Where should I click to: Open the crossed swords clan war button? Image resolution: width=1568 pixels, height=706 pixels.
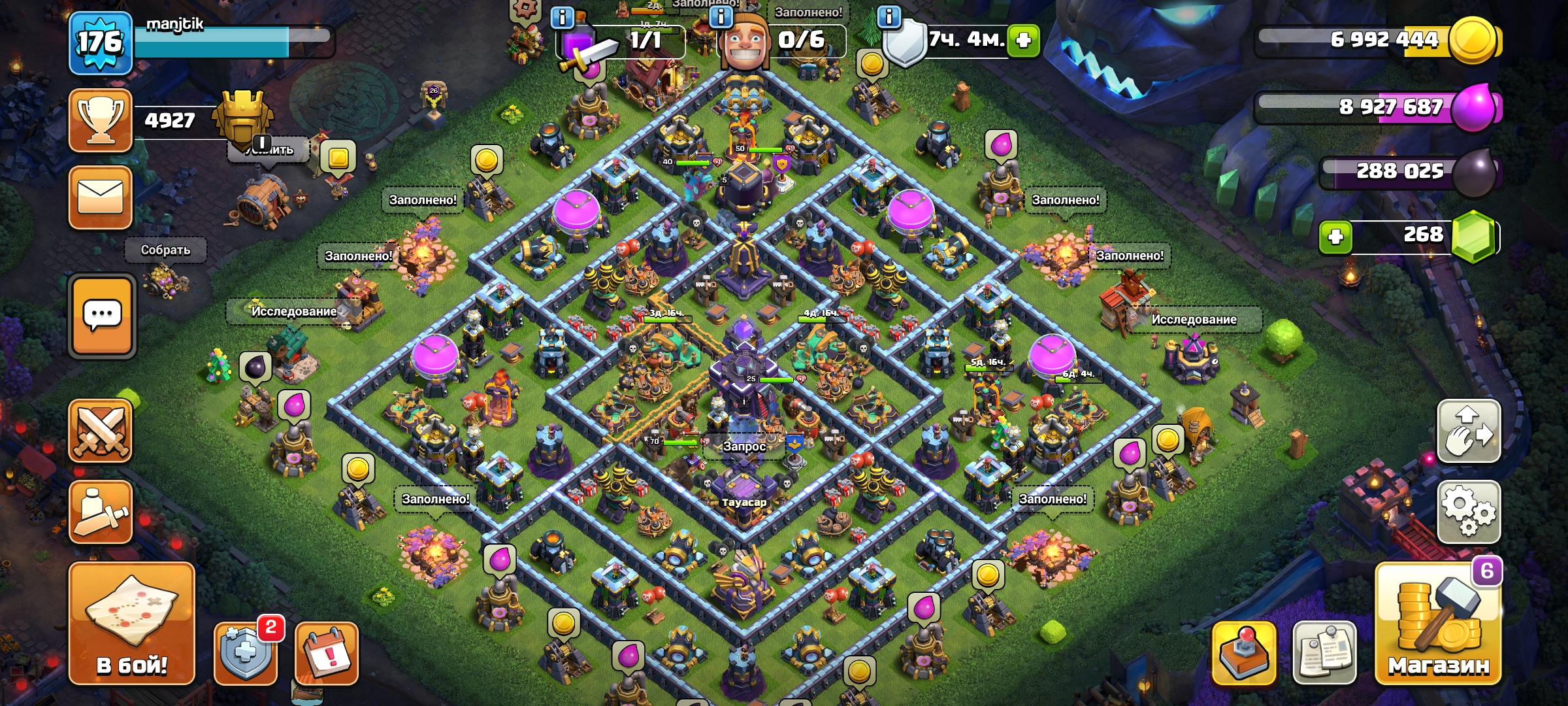pyautogui.click(x=101, y=431)
